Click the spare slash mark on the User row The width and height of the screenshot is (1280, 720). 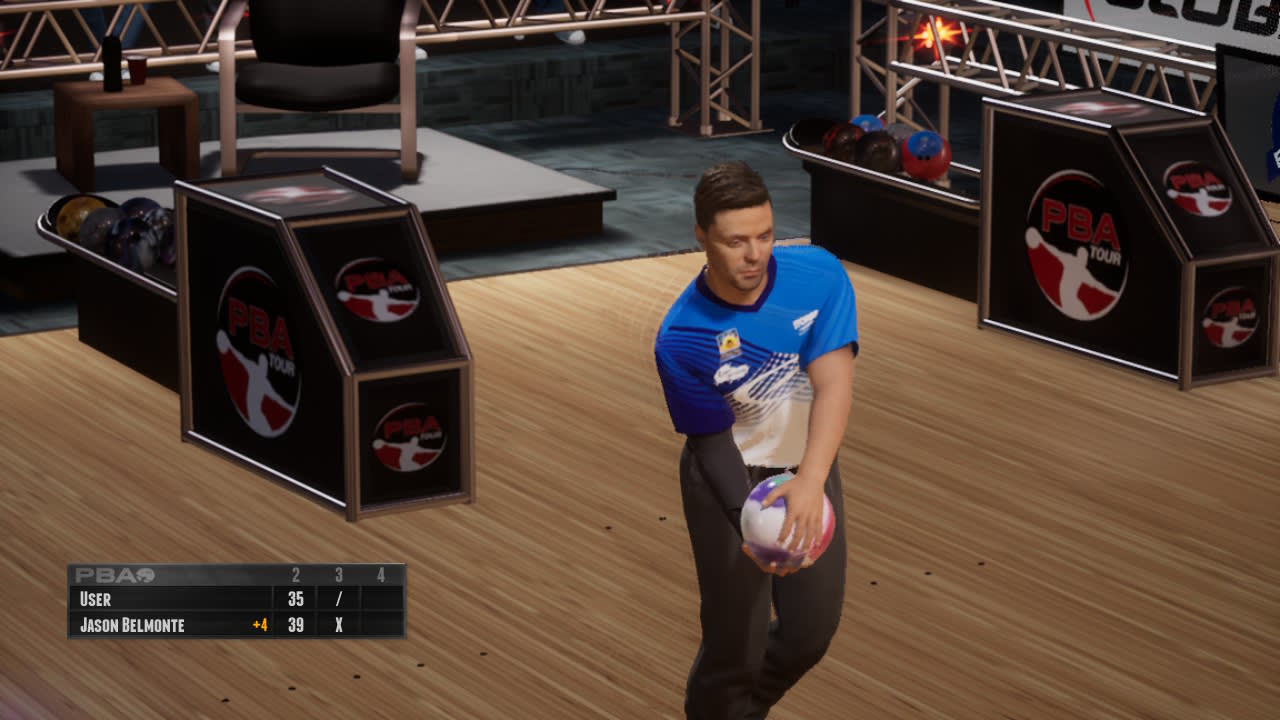click(337, 599)
